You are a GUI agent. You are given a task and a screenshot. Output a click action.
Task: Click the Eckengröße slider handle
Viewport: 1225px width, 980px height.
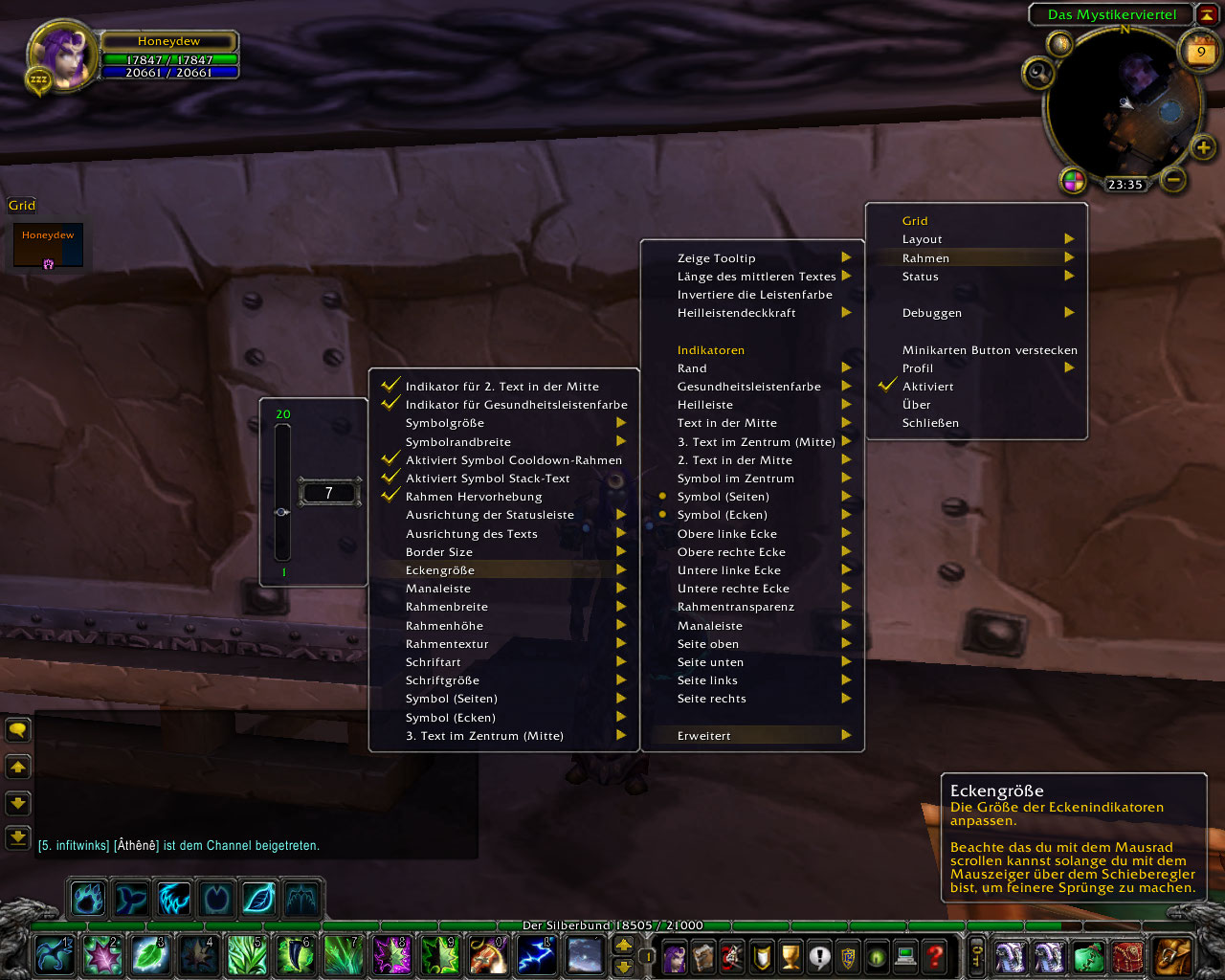pyautogui.click(x=282, y=512)
